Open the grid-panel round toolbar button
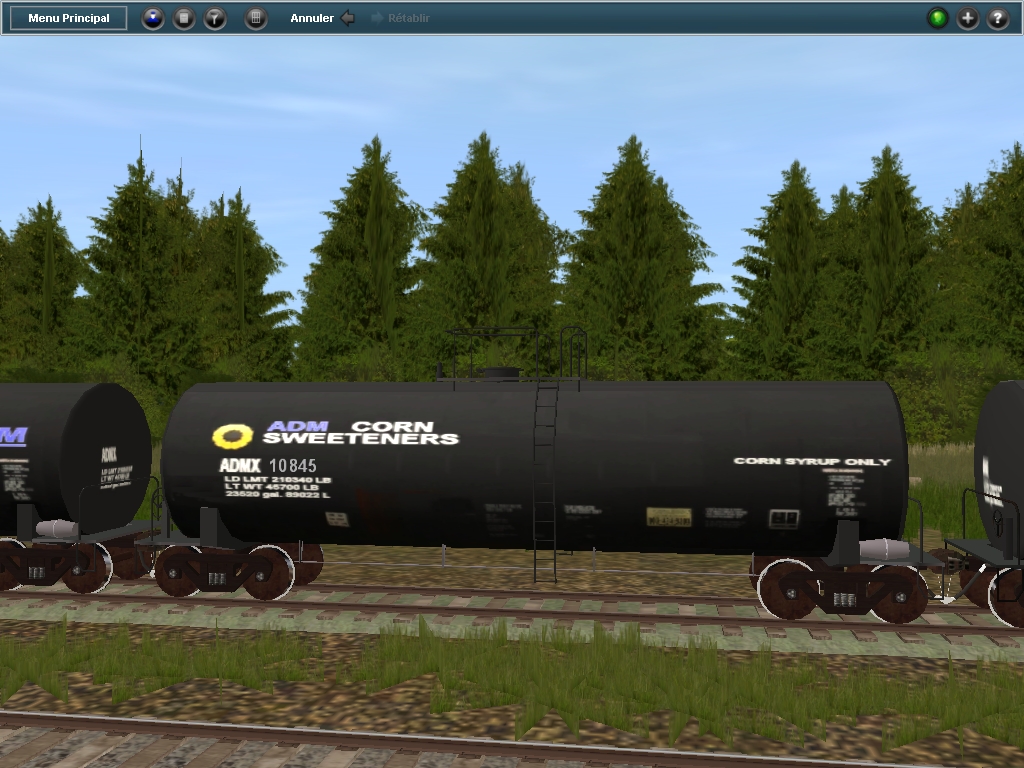This screenshot has width=1024, height=768. (x=256, y=18)
